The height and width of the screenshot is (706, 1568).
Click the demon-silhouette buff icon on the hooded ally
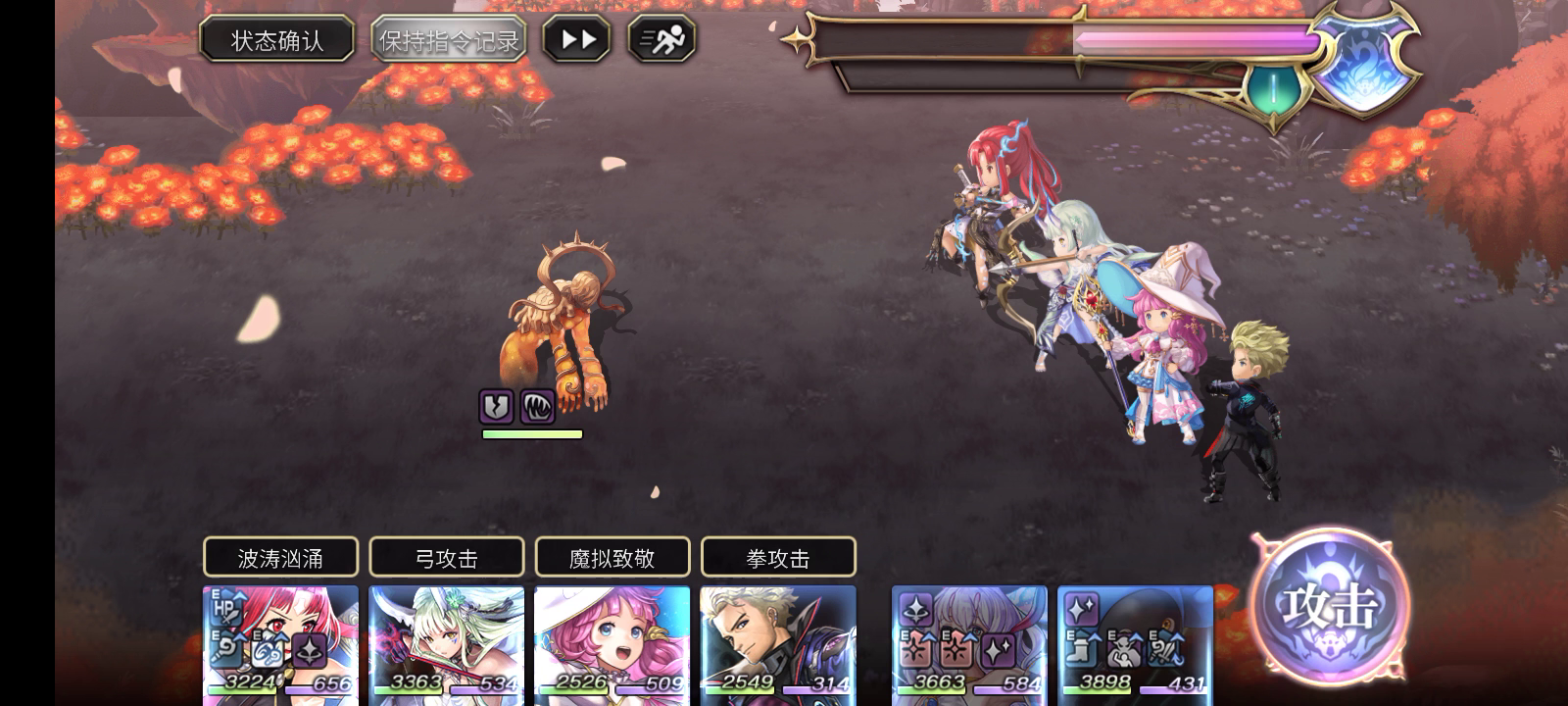pos(1123,650)
